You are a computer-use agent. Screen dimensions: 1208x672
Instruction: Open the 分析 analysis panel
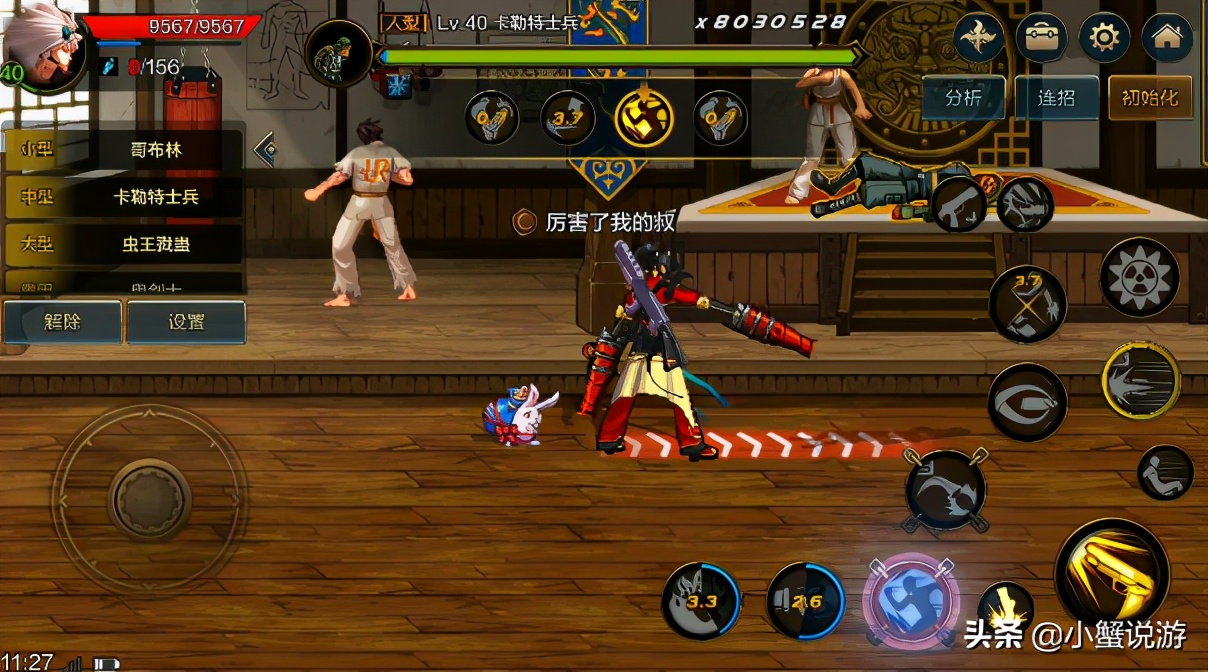click(x=963, y=98)
